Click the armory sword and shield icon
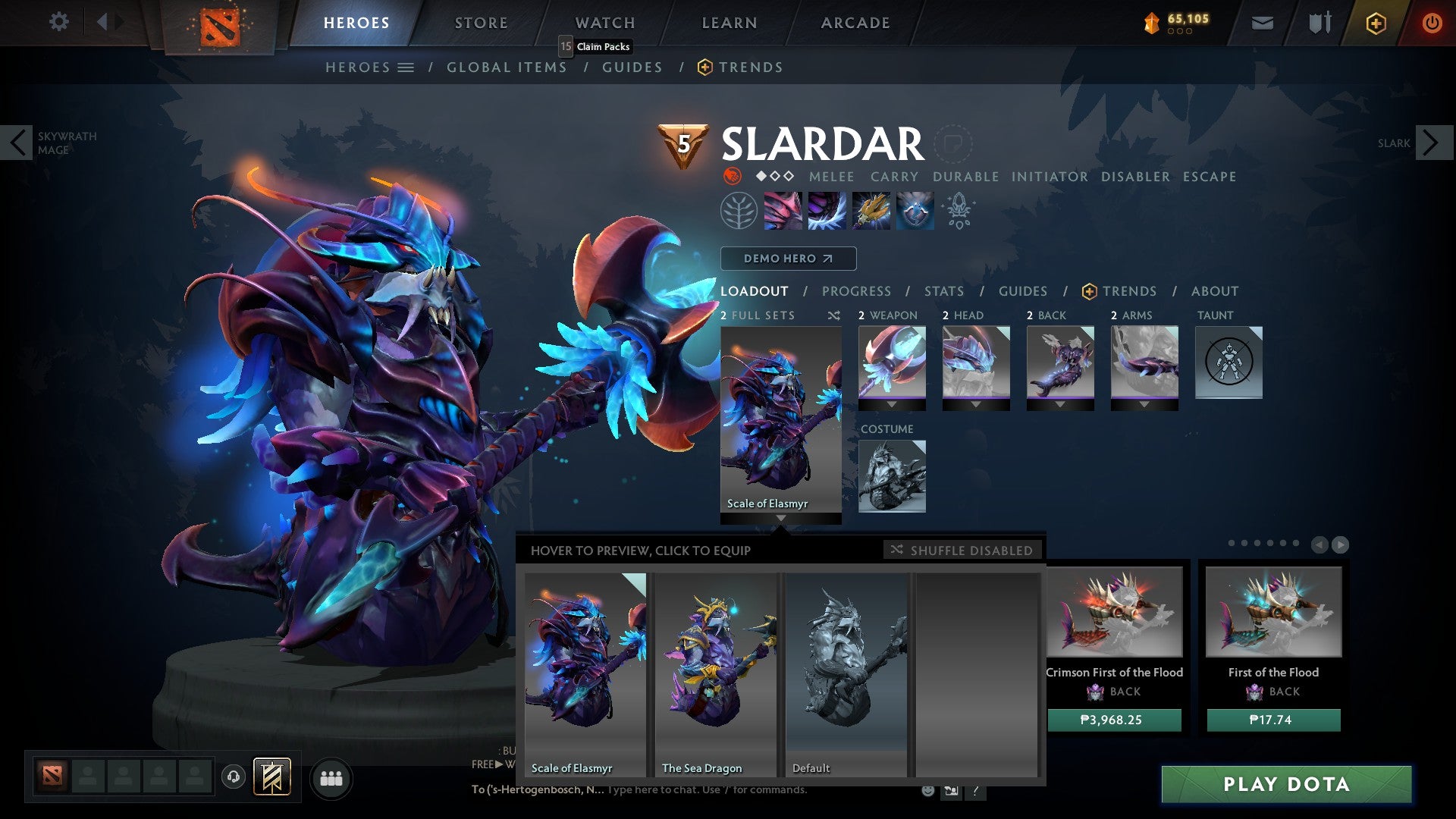1456x819 pixels. point(1319,23)
